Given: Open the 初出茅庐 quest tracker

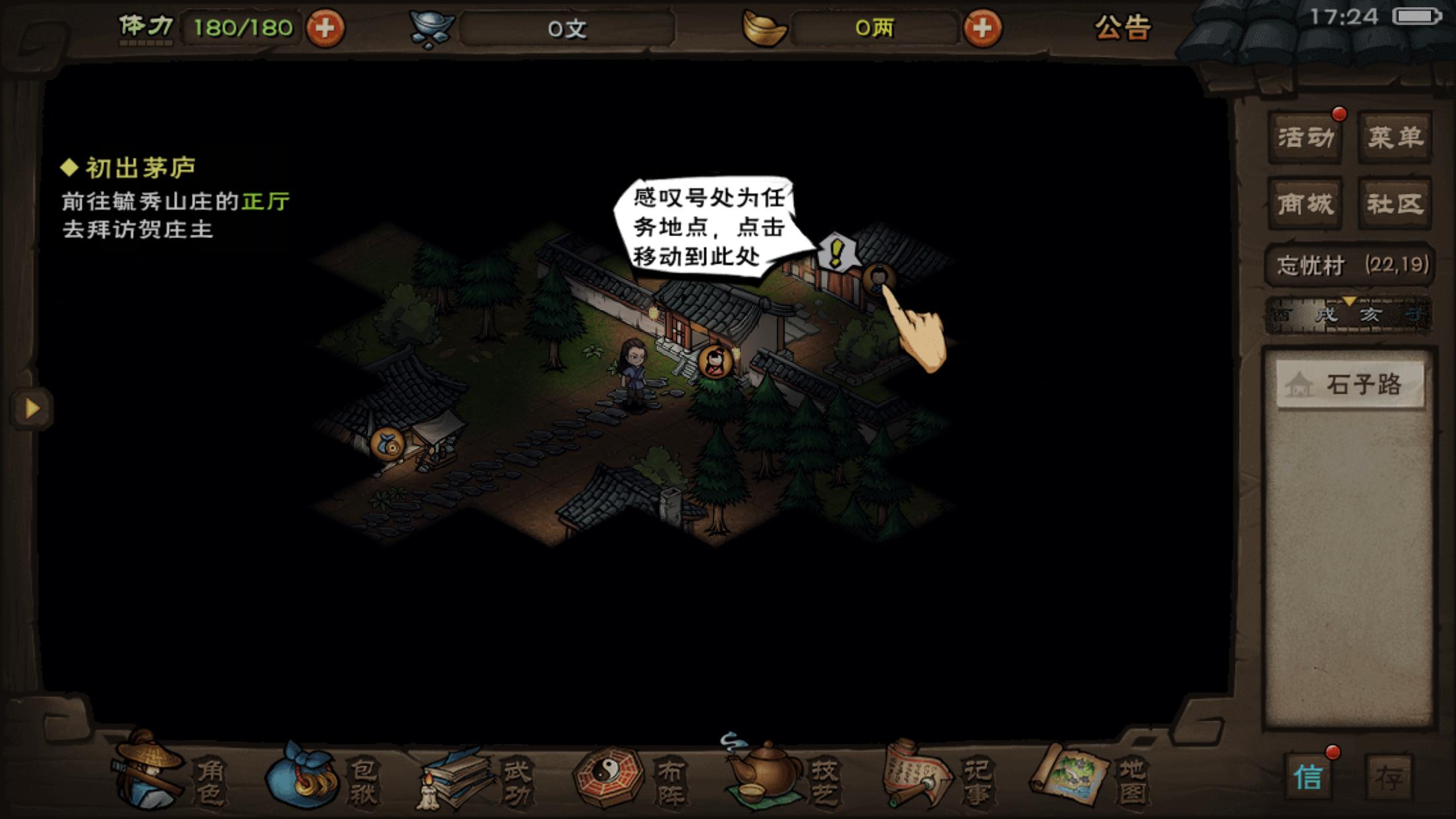Looking at the screenshot, I should (140, 168).
